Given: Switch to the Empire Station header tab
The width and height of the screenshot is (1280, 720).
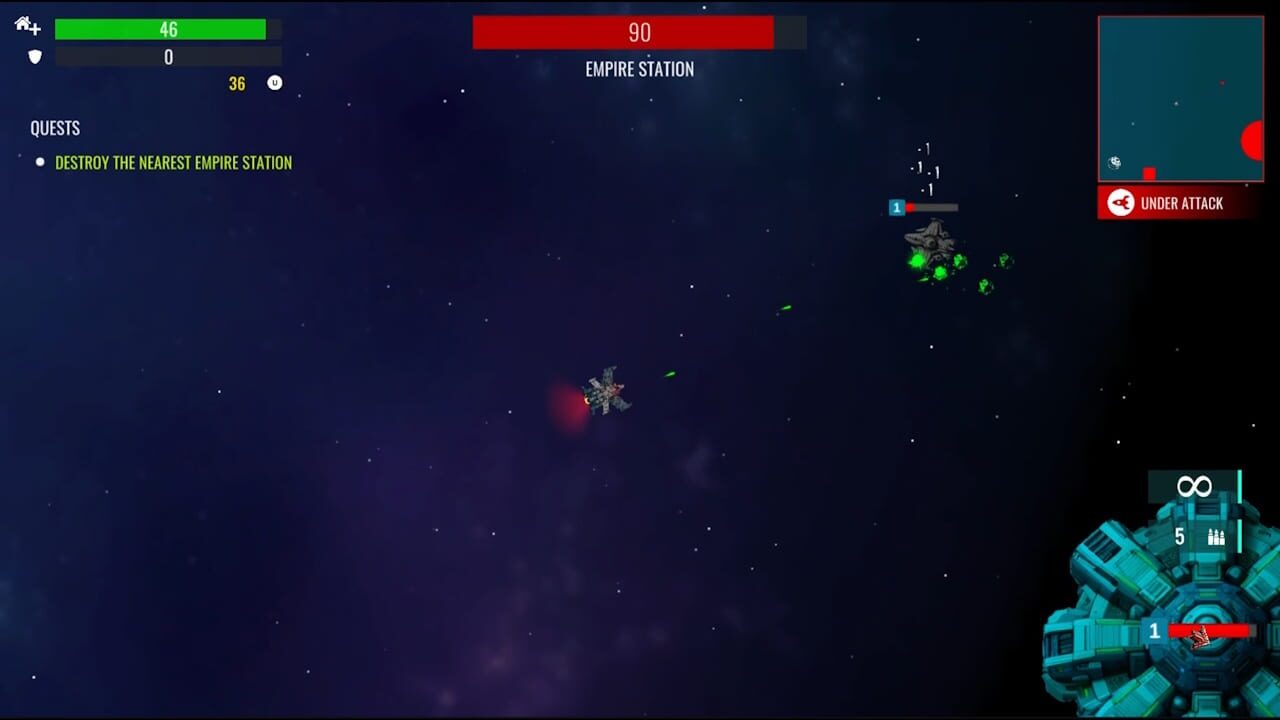Looking at the screenshot, I should (x=640, y=70).
